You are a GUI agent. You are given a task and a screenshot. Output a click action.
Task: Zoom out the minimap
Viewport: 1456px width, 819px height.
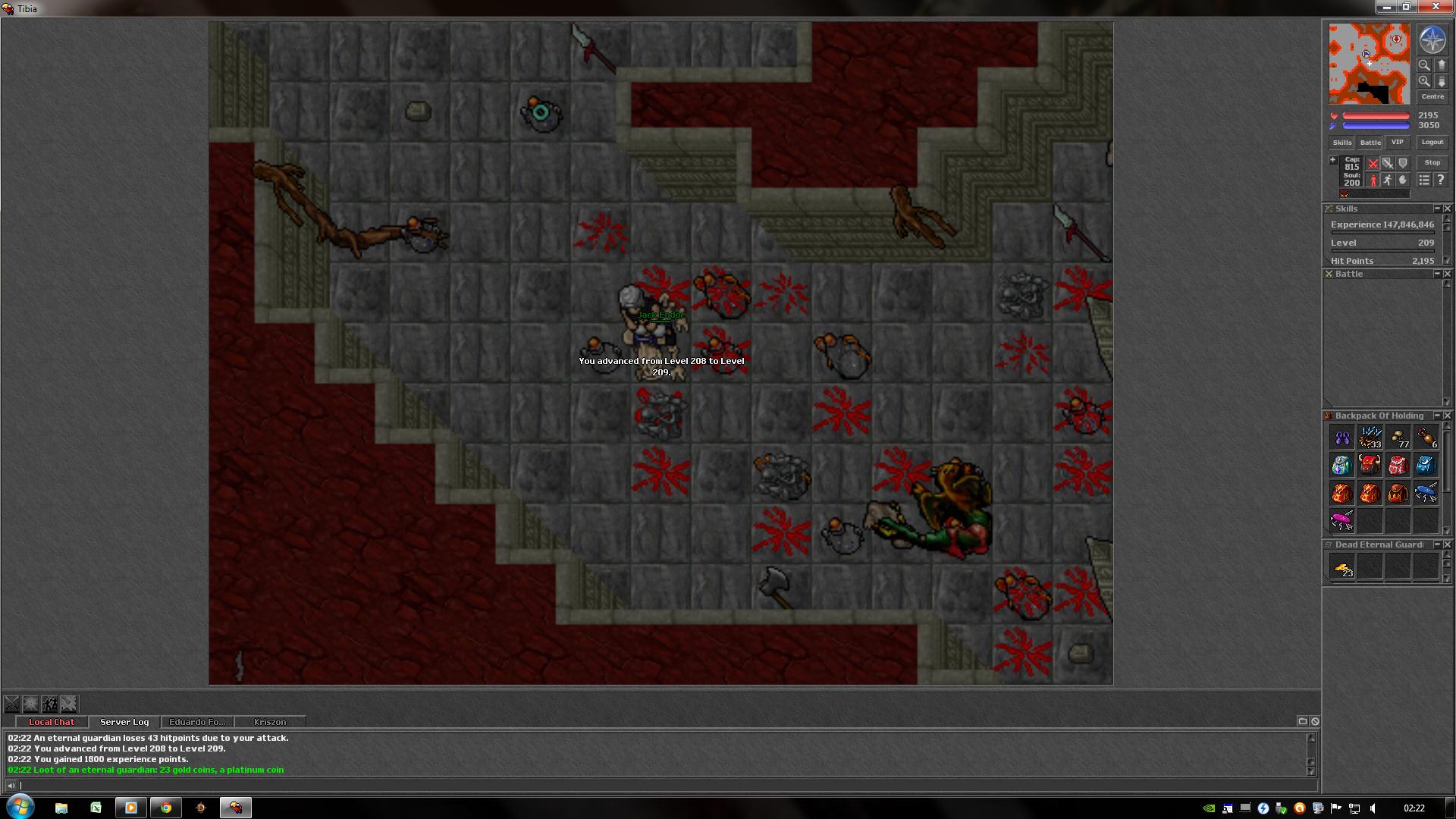pyautogui.click(x=1424, y=65)
